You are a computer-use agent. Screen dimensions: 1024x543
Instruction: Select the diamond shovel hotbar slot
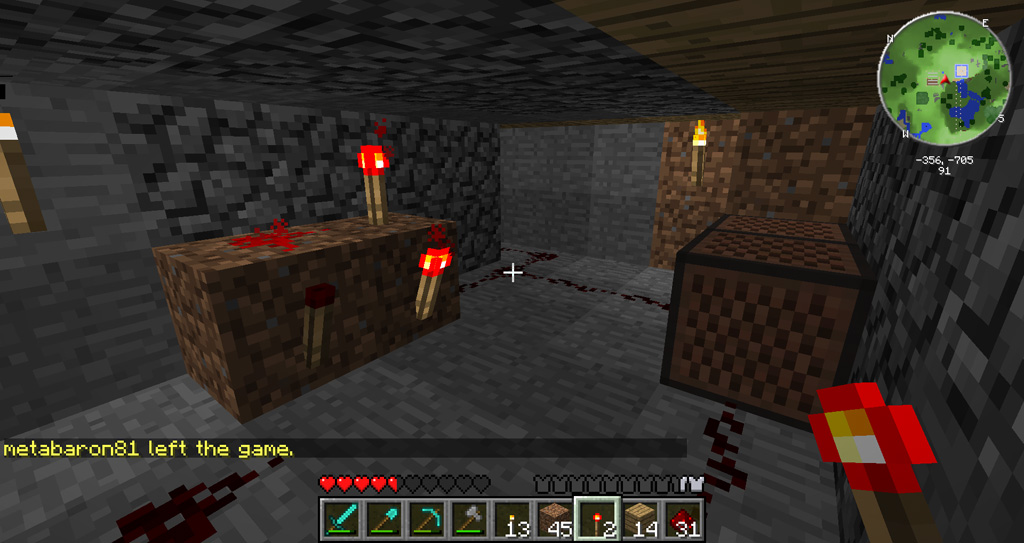[x=383, y=519]
